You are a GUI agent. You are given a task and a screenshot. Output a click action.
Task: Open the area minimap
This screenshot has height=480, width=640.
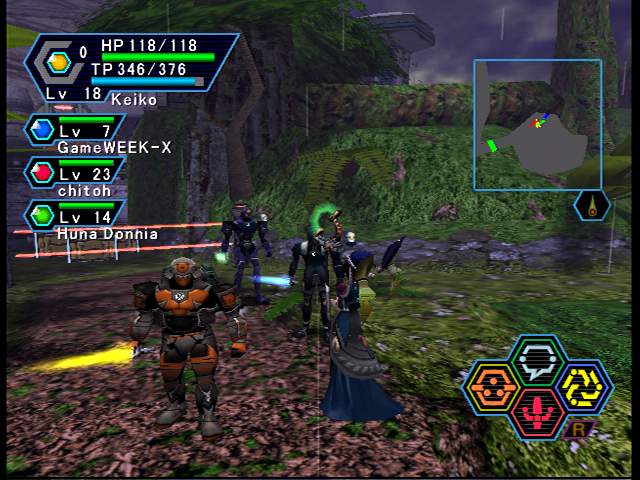(x=537, y=124)
